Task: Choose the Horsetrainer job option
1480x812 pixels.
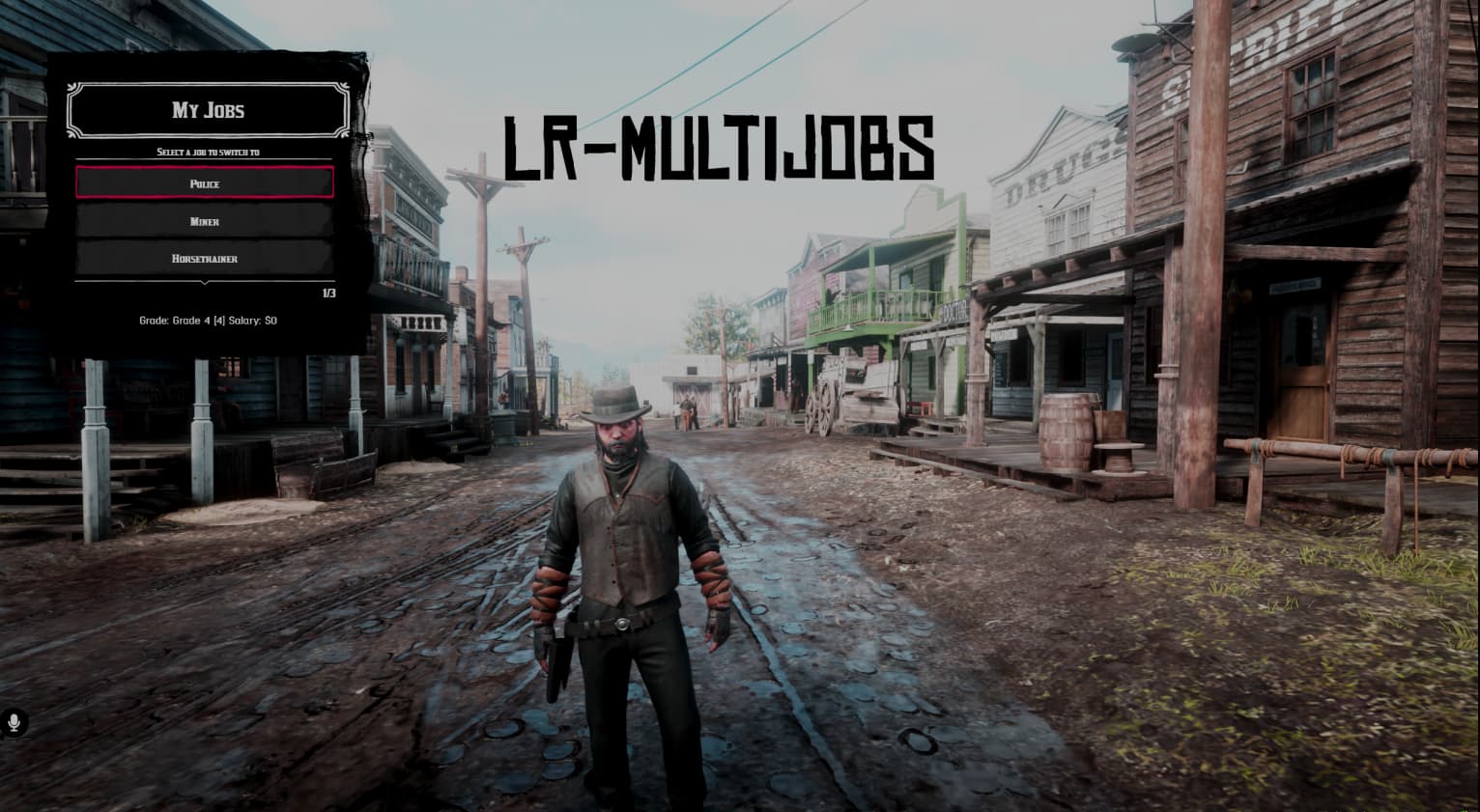Action: pos(205,258)
